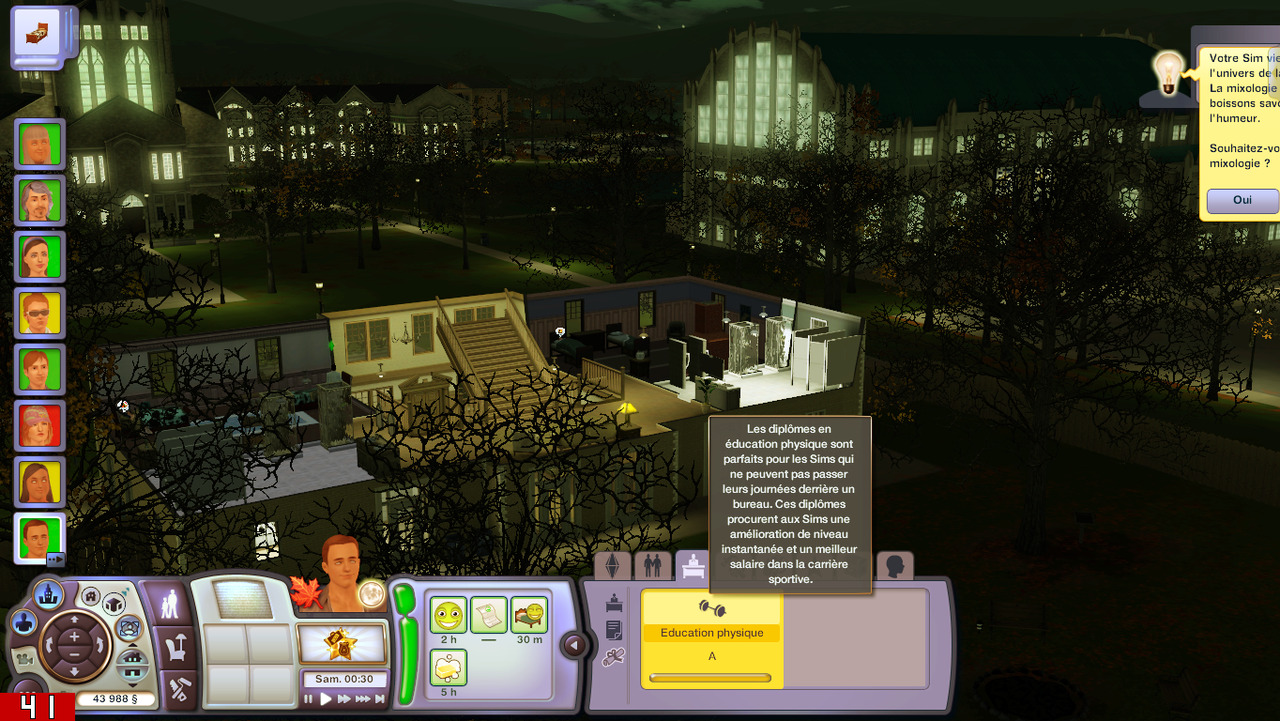The width and height of the screenshot is (1280, 721).
Task: Set game speed to fast forward (double arrow)
Action: coord(344,699)
